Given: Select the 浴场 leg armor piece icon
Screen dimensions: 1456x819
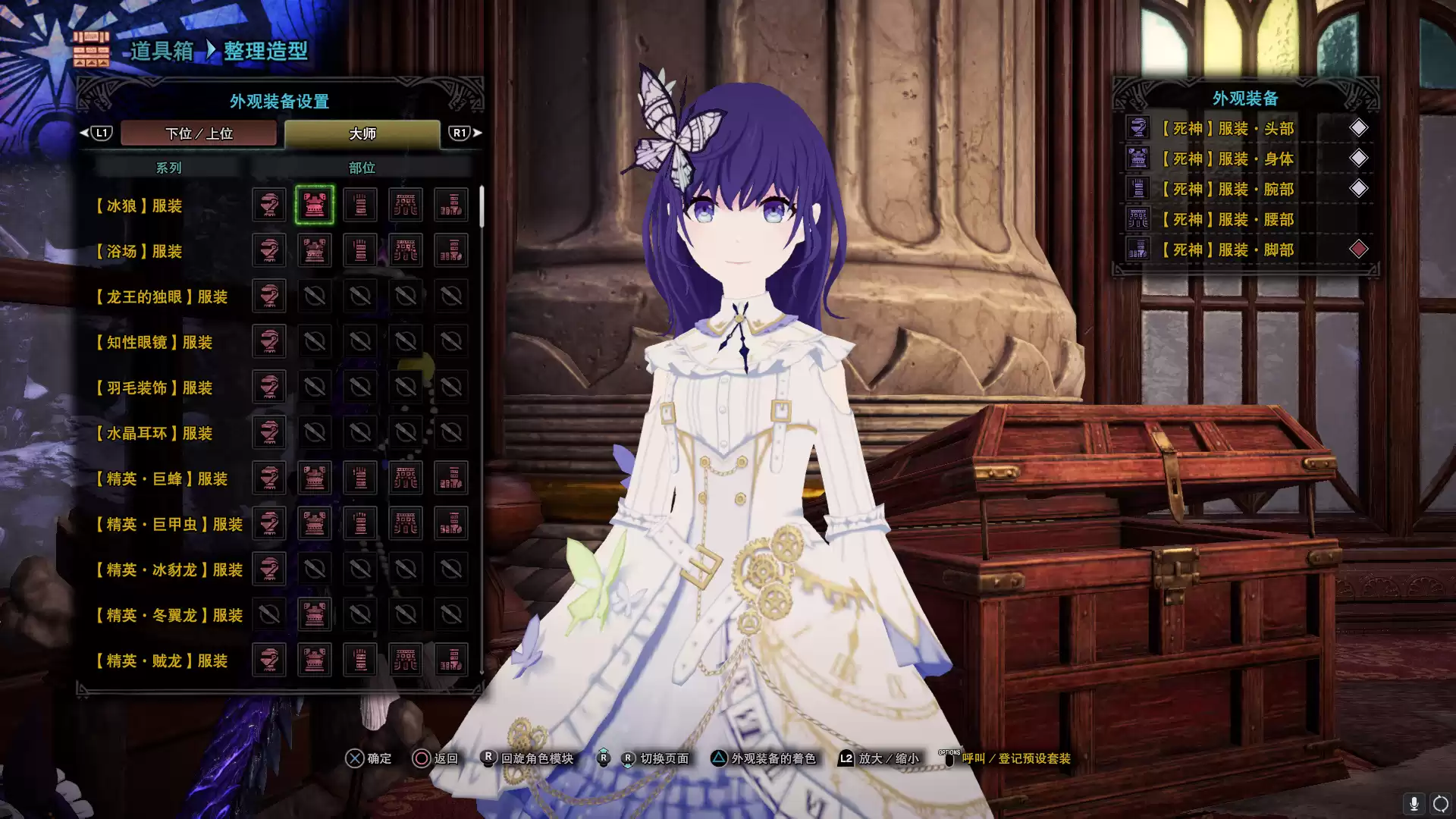Looking at the screenshot, I should pos(451,250).
